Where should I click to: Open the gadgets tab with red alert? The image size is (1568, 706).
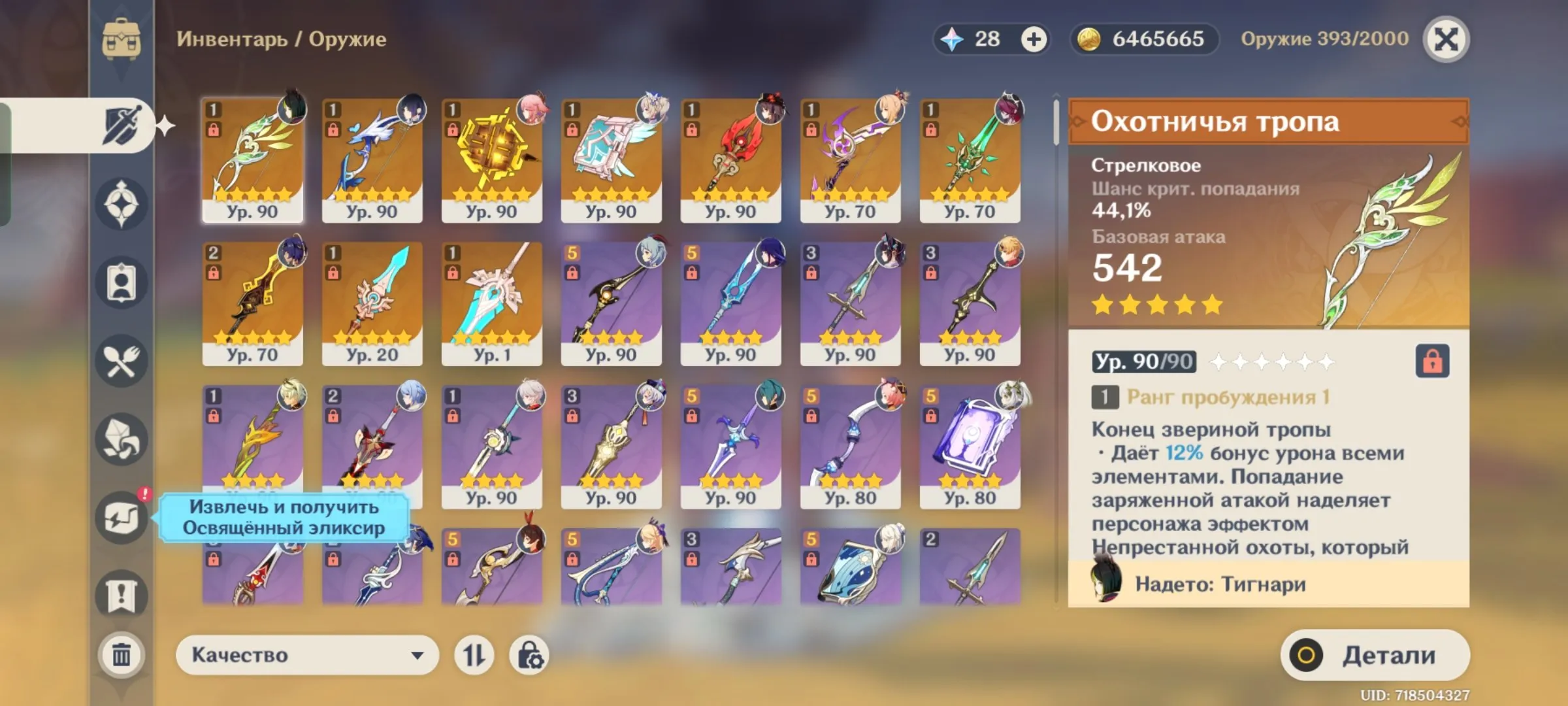tap(122, 518)
